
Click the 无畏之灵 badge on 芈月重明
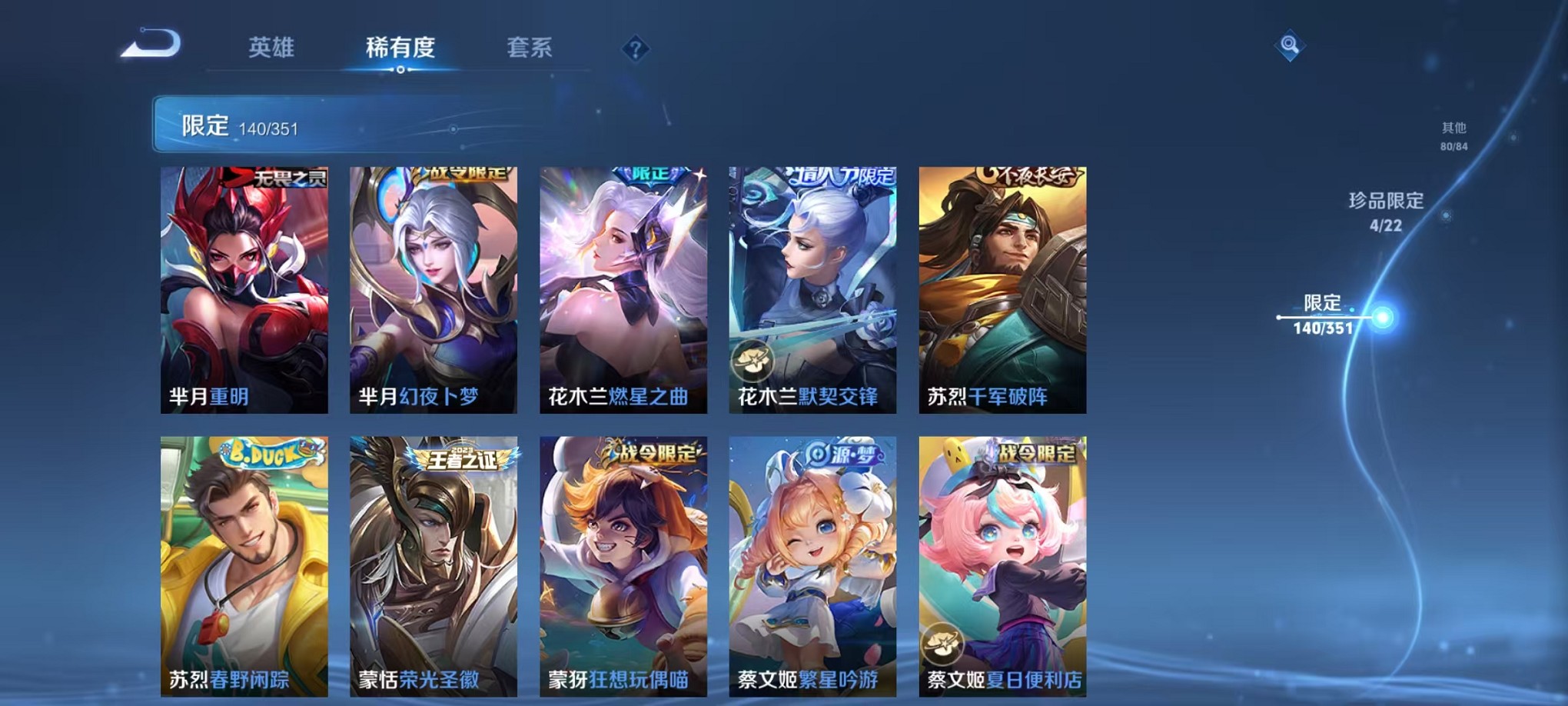[288, 176]
